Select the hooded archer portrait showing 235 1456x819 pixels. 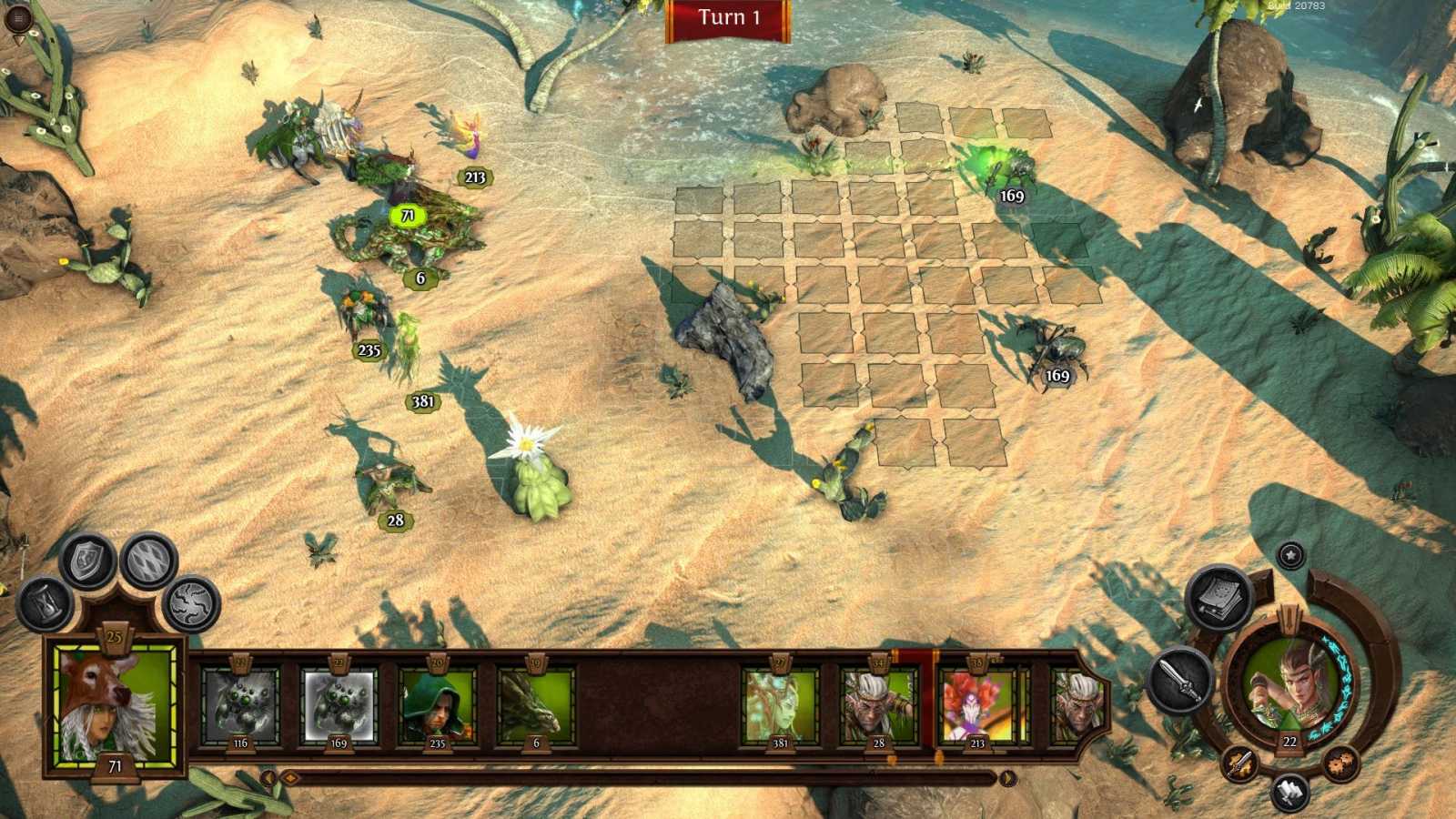click(x=438, y=705)
